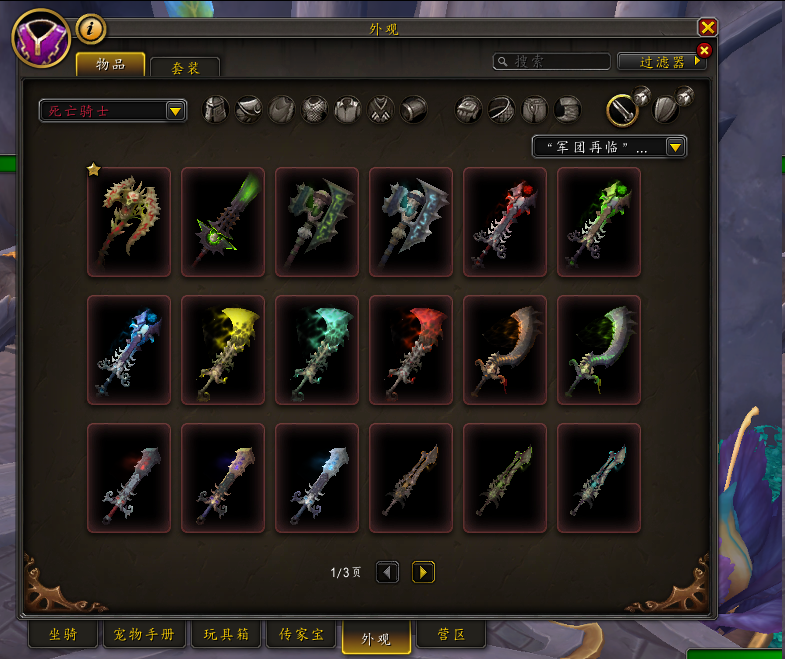Expand the "军团再临" expansion dropdown
Viewport: 785px width, 659px height.
coord(675,148)
